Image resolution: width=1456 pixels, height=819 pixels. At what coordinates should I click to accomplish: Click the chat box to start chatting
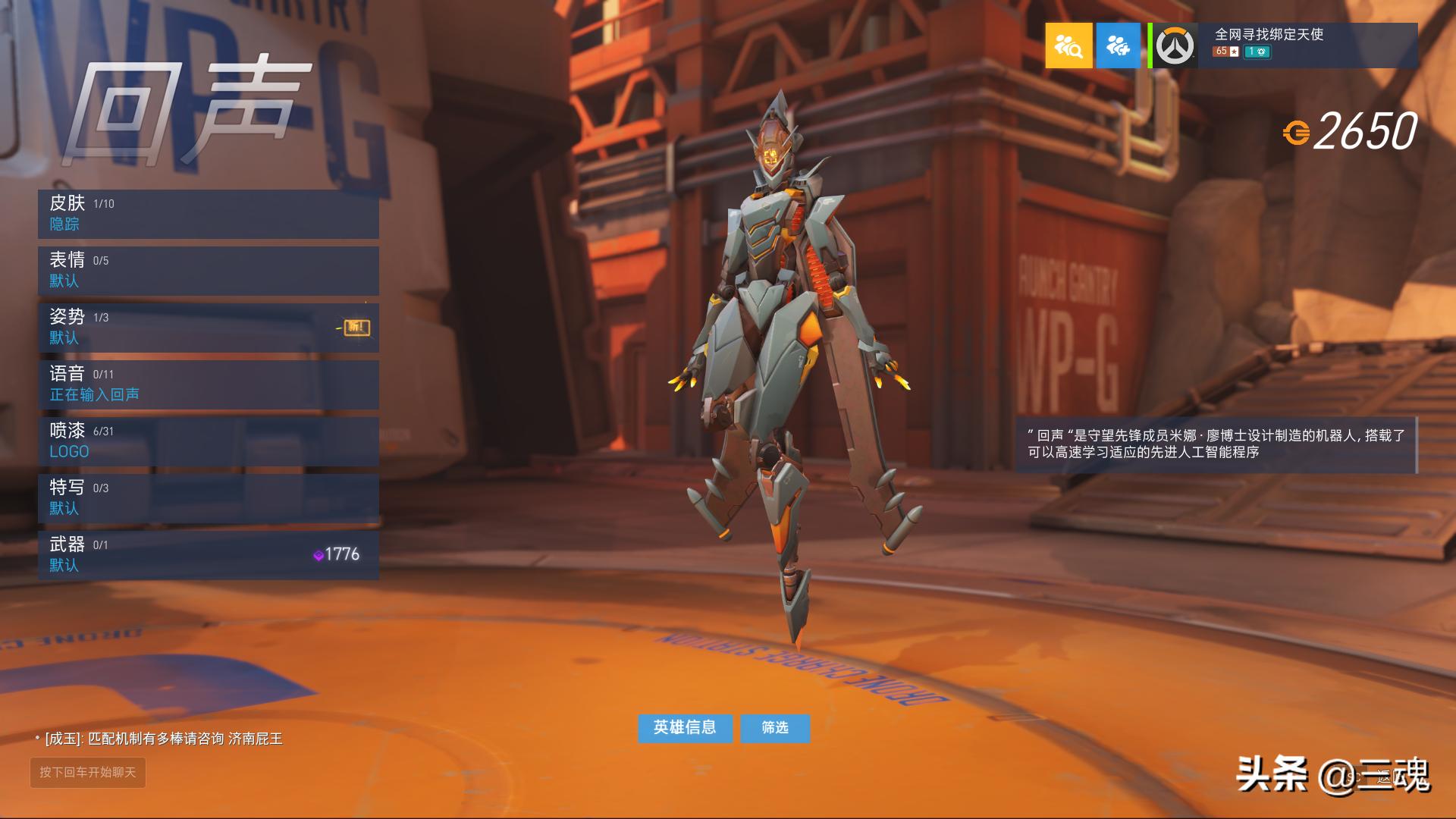click(88, 772)
